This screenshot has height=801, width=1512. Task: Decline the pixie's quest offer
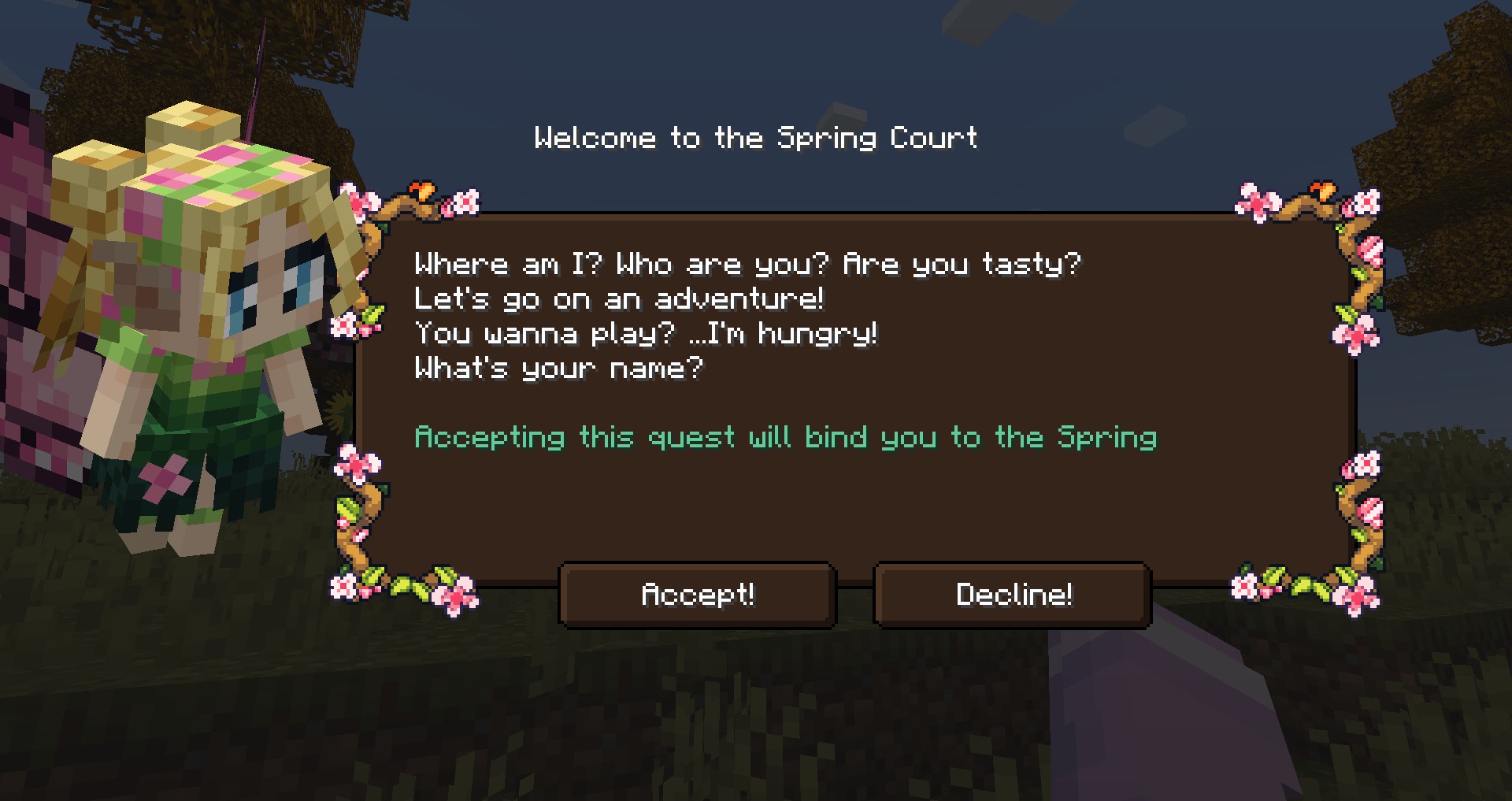click(1013, 595)
